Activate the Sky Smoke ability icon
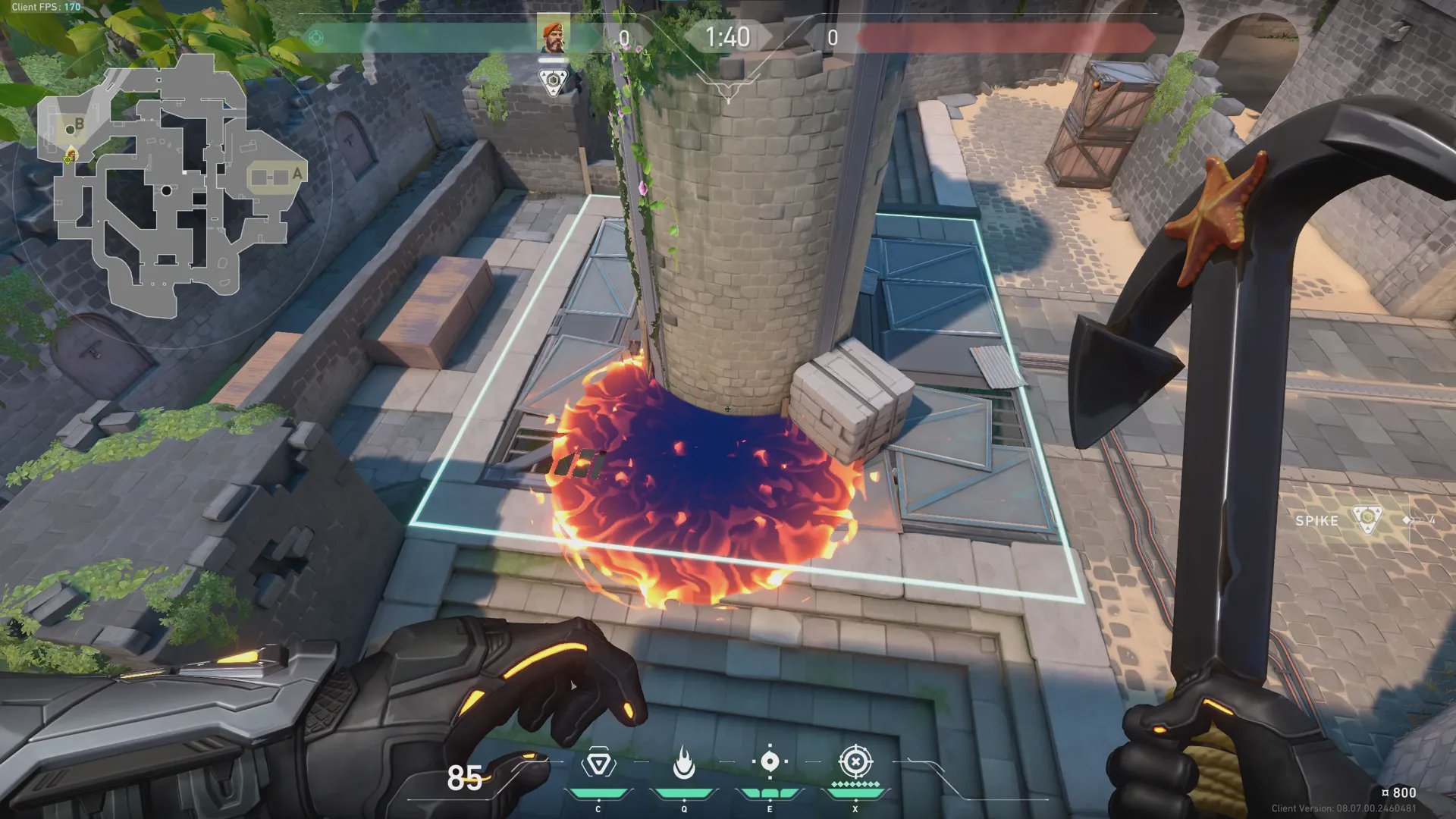 click(770, 761)
